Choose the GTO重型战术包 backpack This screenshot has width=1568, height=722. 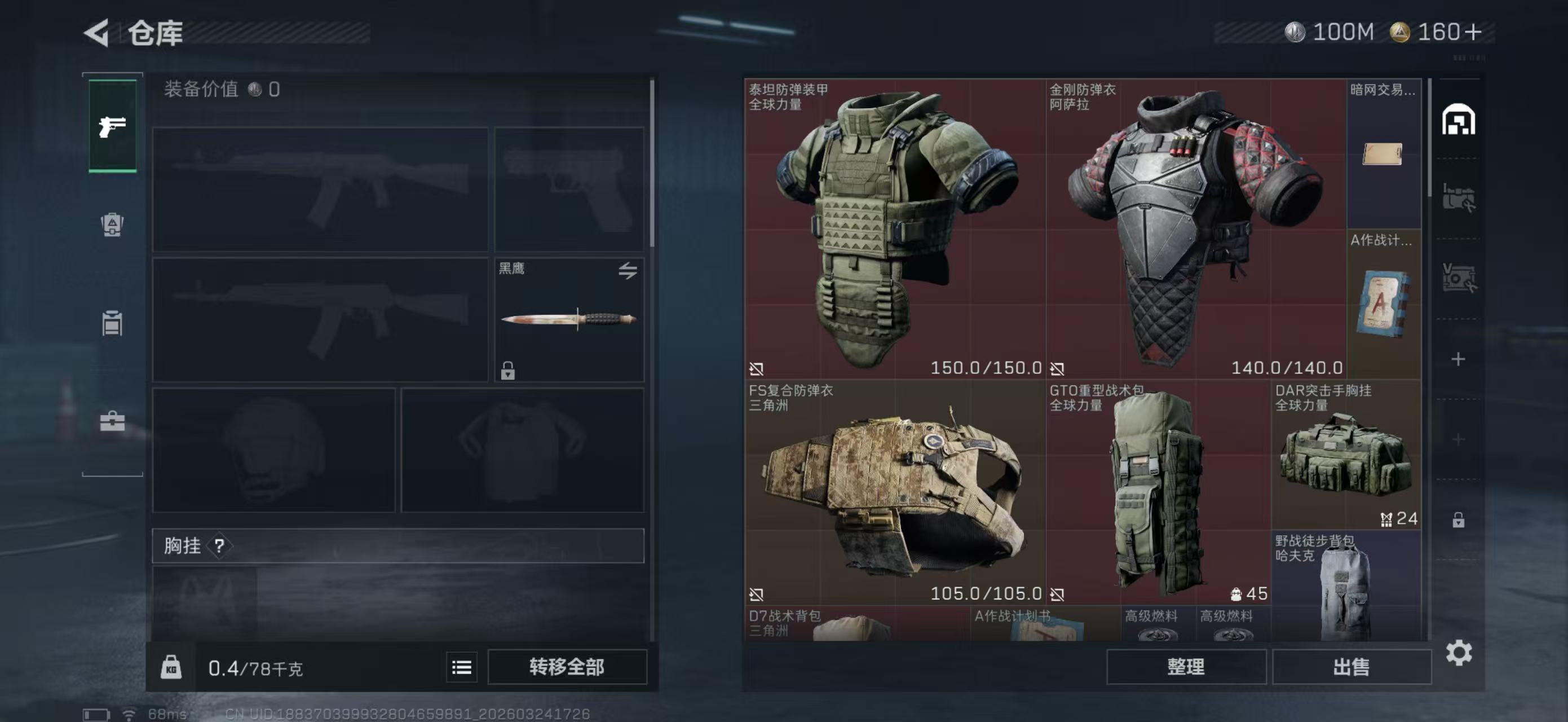click(1158, 492)
